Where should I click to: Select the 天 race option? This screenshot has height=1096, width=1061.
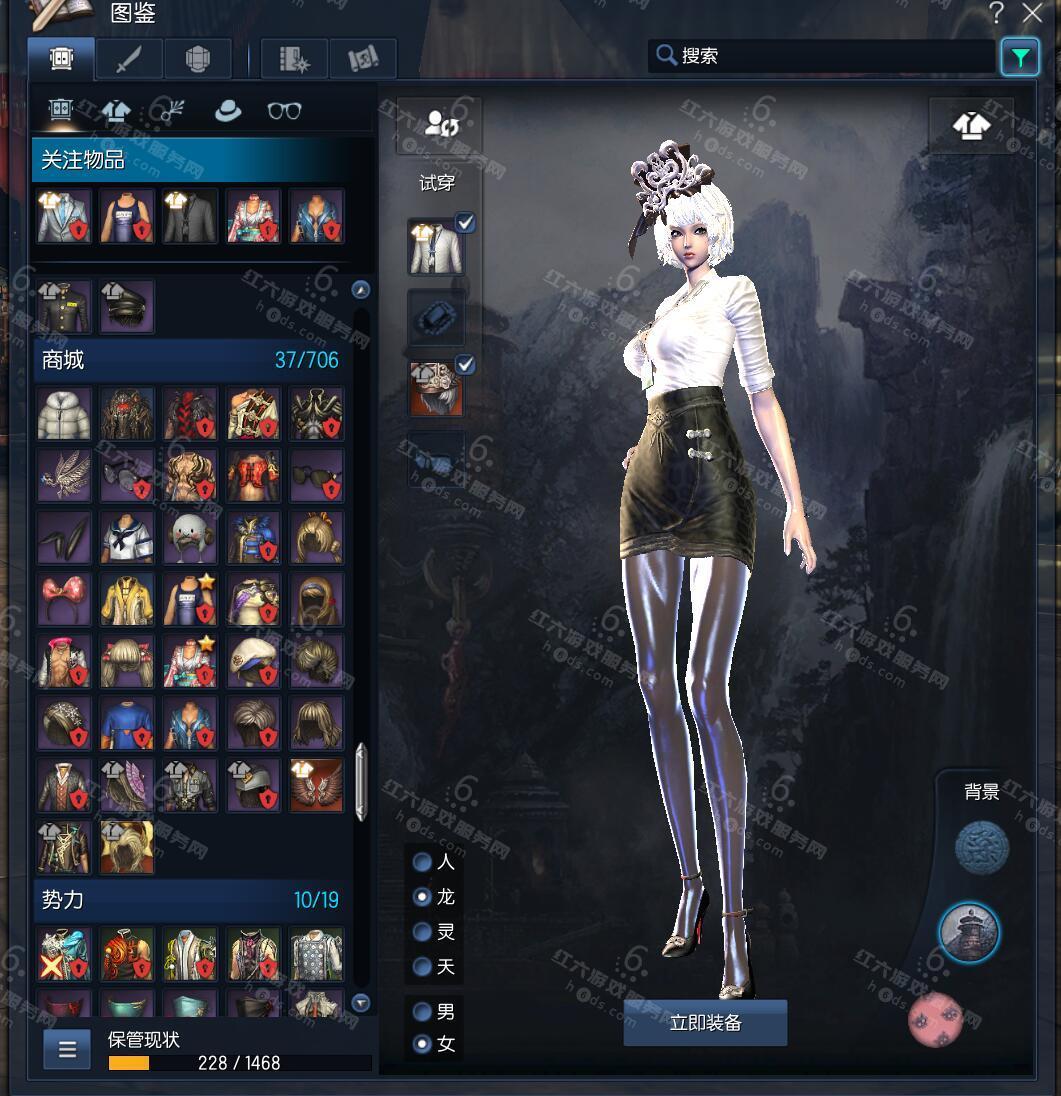coord(423,967)
